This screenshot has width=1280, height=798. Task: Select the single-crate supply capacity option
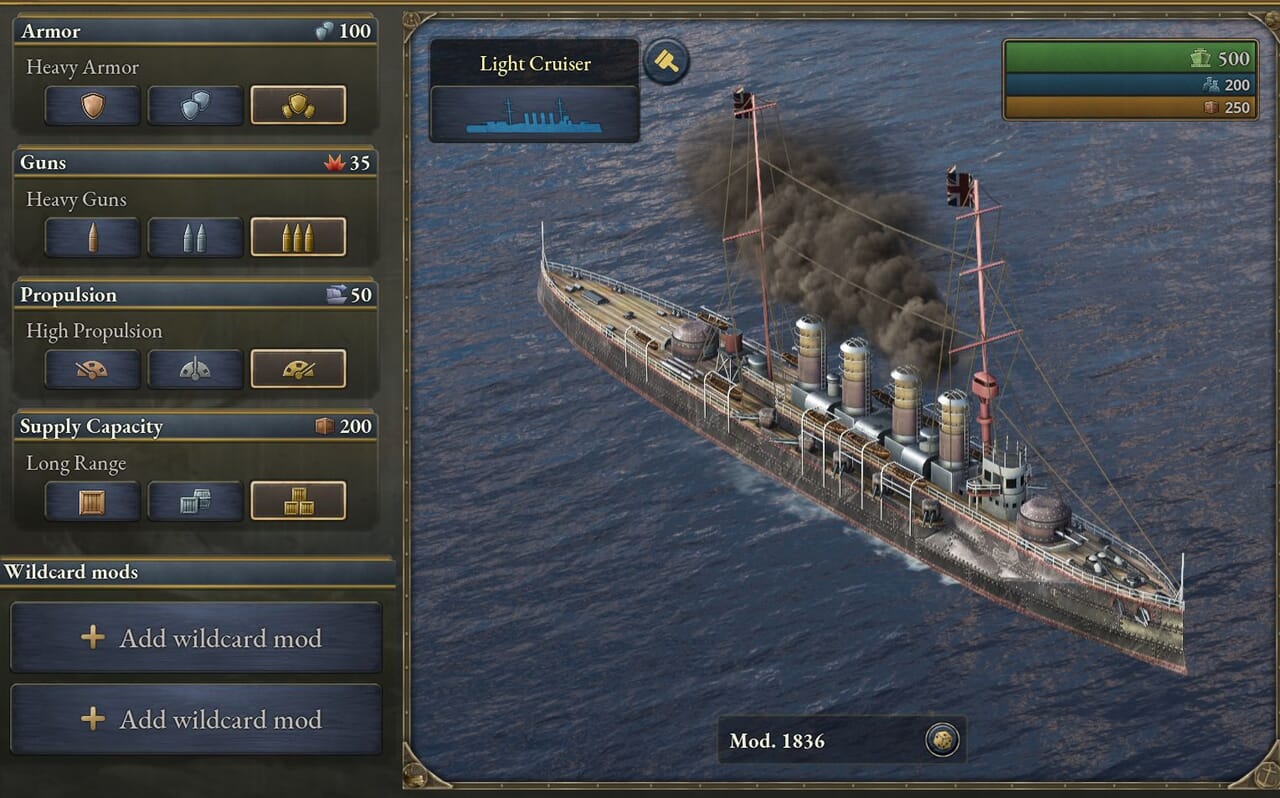click(92, 501)
